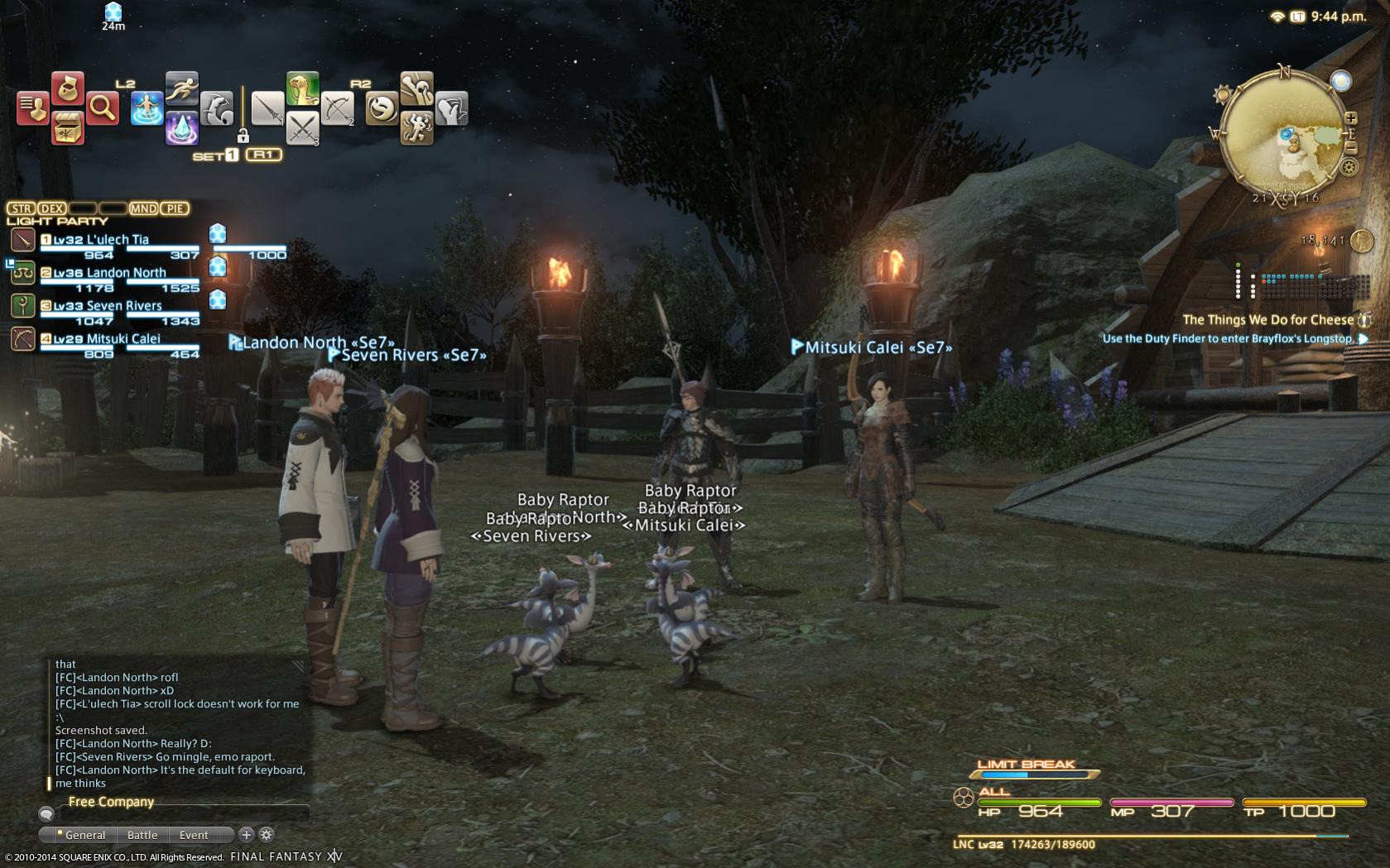Viewport: 1390px width, 868px height.
Task: Select the crossed swords hotbar slot
Action: pyautogui.click(x=303, y=128)
